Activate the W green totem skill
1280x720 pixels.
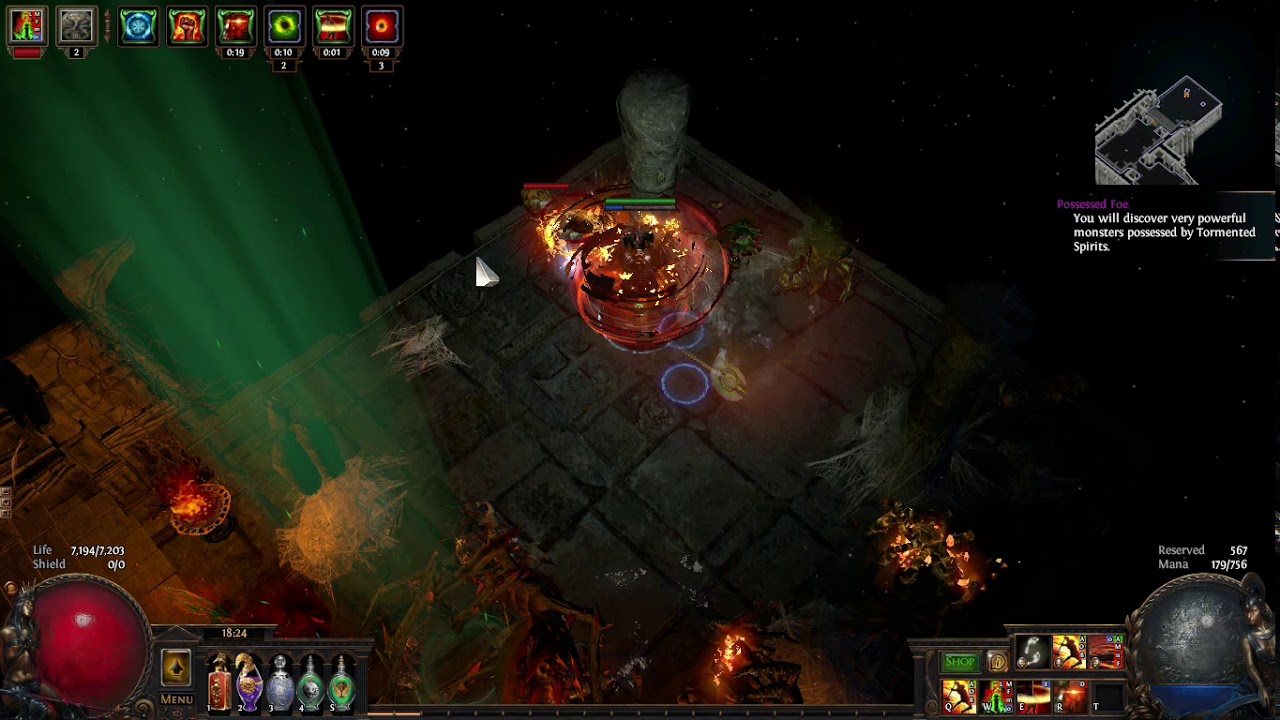(996, 696)
